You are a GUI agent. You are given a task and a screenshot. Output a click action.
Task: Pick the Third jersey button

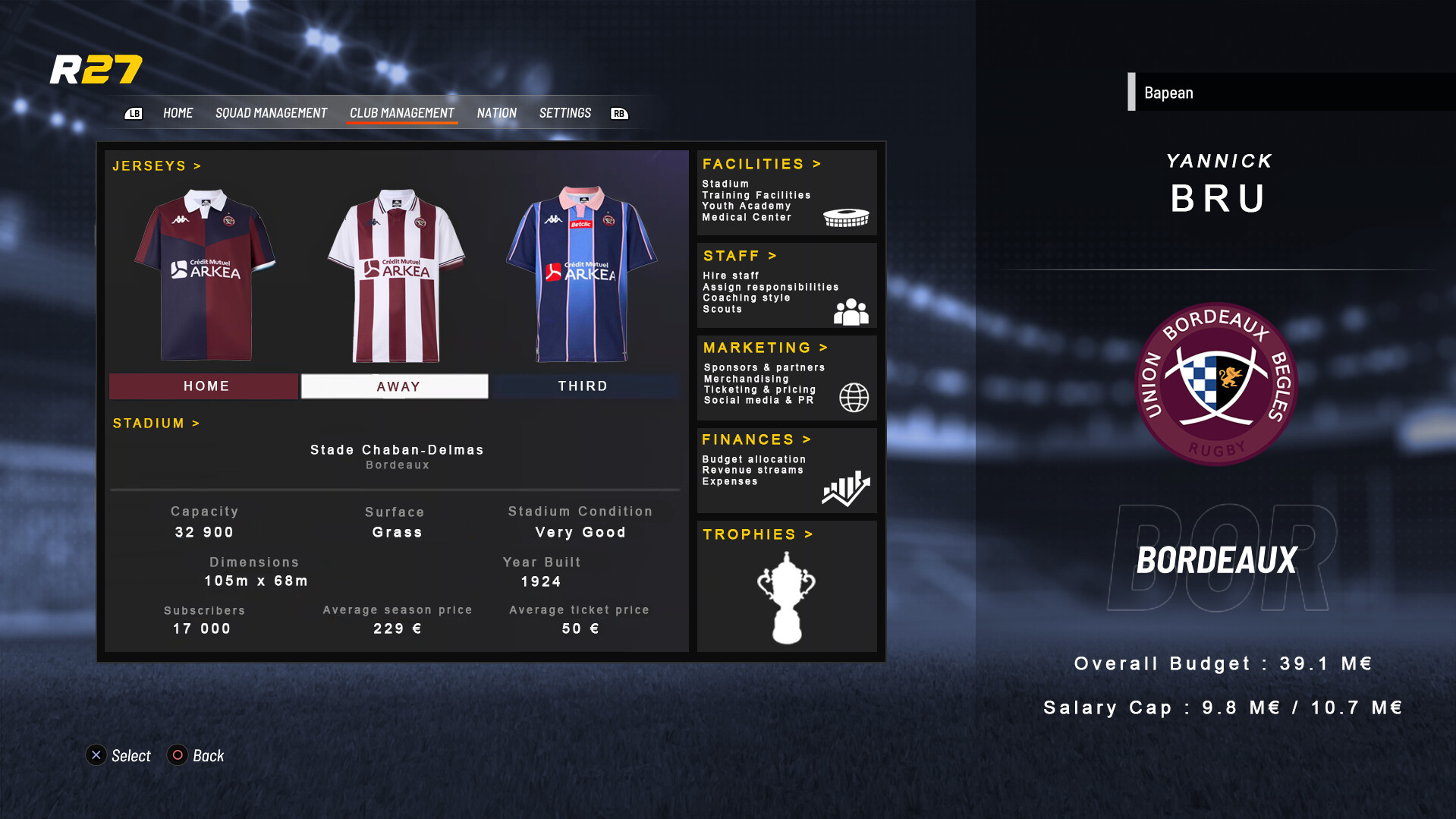pos(583,386)
